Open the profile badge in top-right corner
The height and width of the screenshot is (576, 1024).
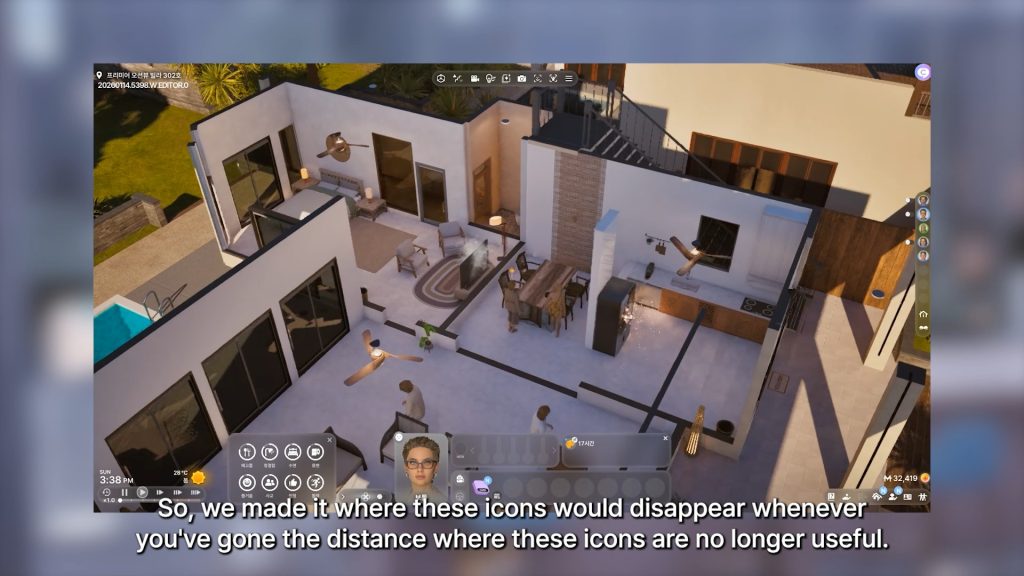coord(922,72)
